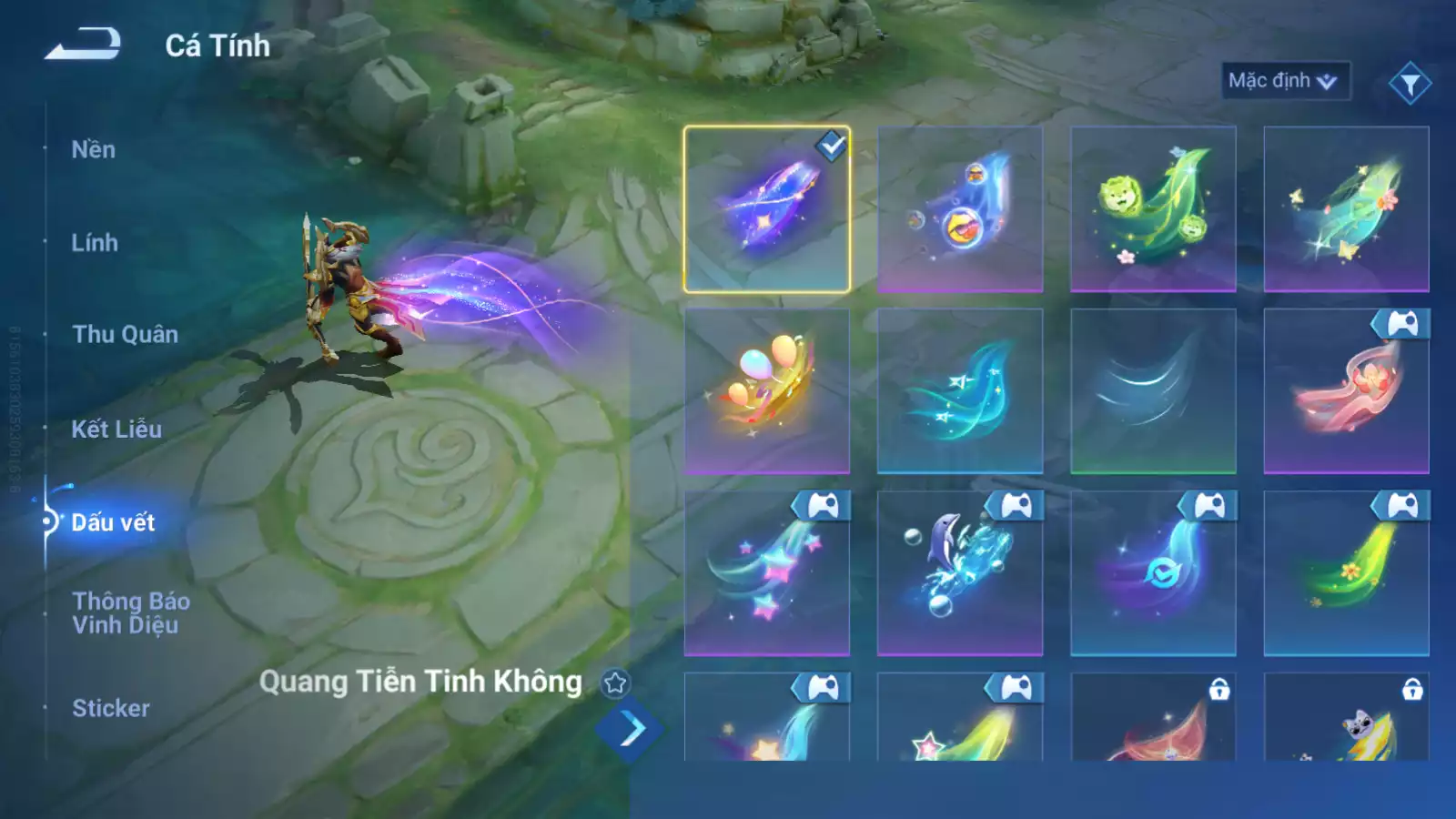Select the pink flower ribbon trail
Screen dimensions: 1456x819
pos(1346,391)
